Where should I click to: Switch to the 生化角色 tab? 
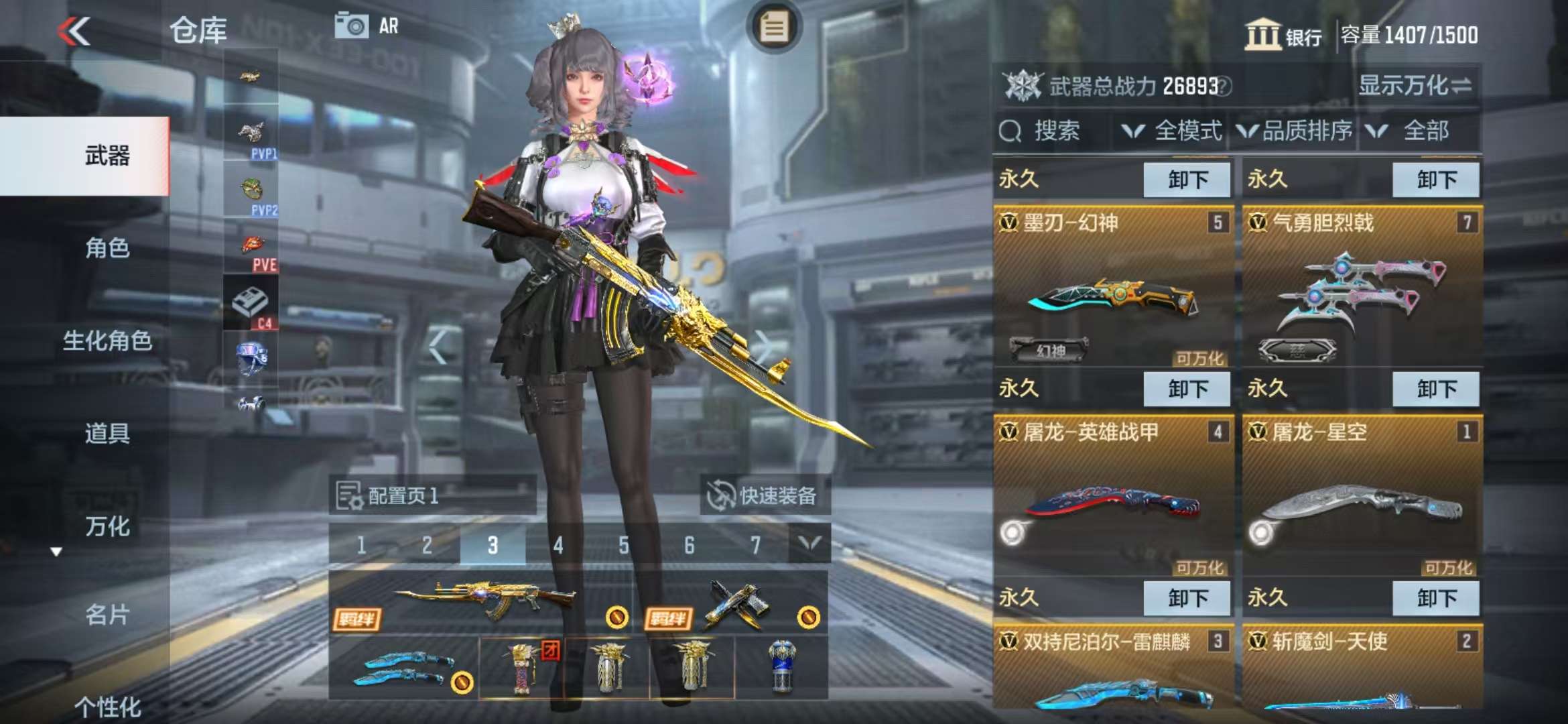tap(107, 341)
